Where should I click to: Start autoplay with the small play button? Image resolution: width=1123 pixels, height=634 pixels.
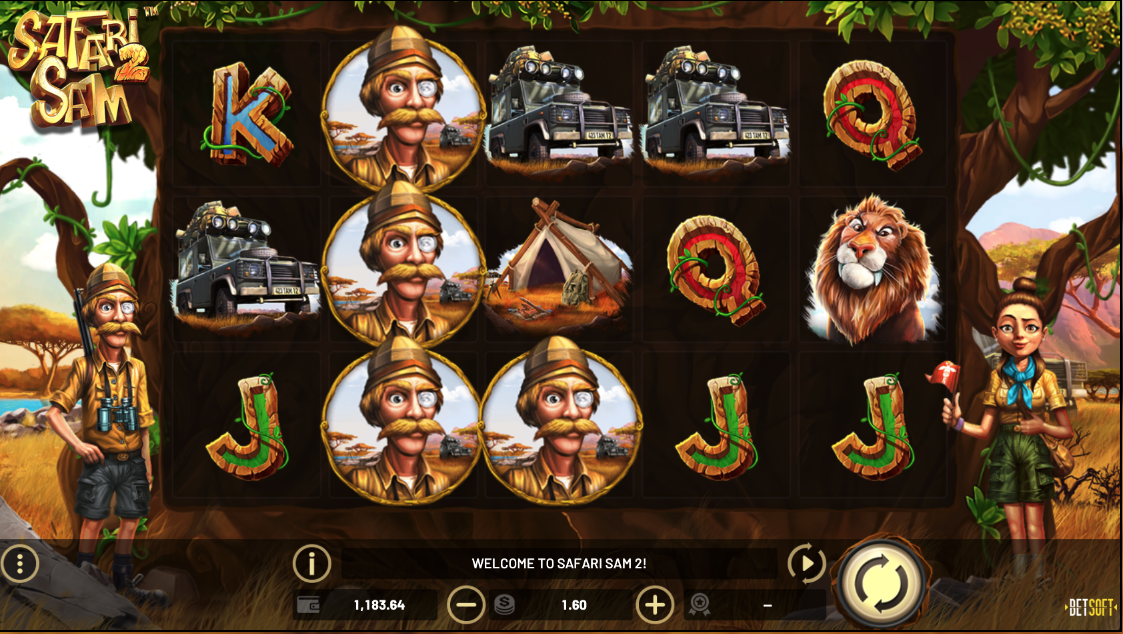(x=806, y=564)
